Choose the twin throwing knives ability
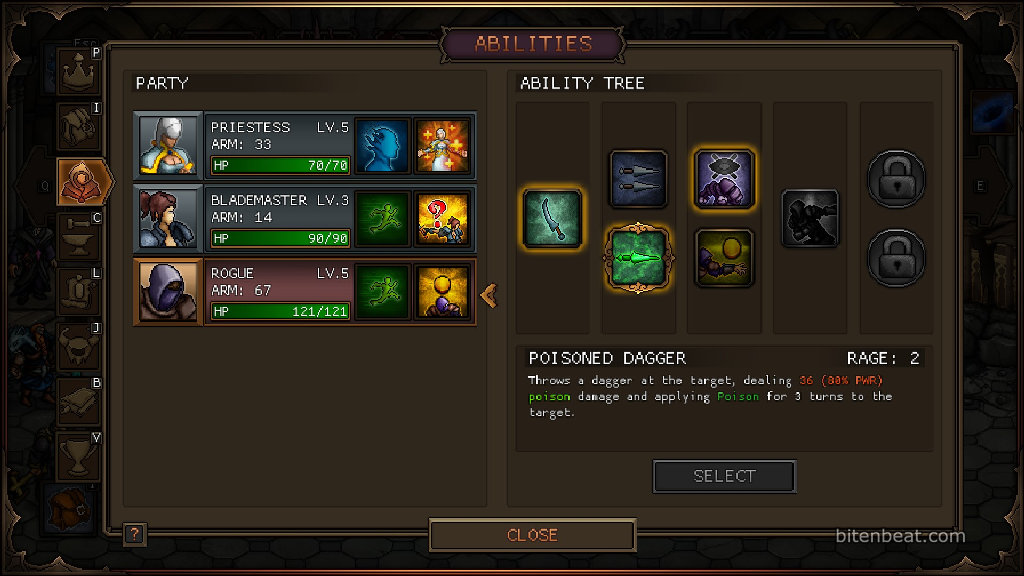Viewport: 1024px width, 576px height. [638, 179]
